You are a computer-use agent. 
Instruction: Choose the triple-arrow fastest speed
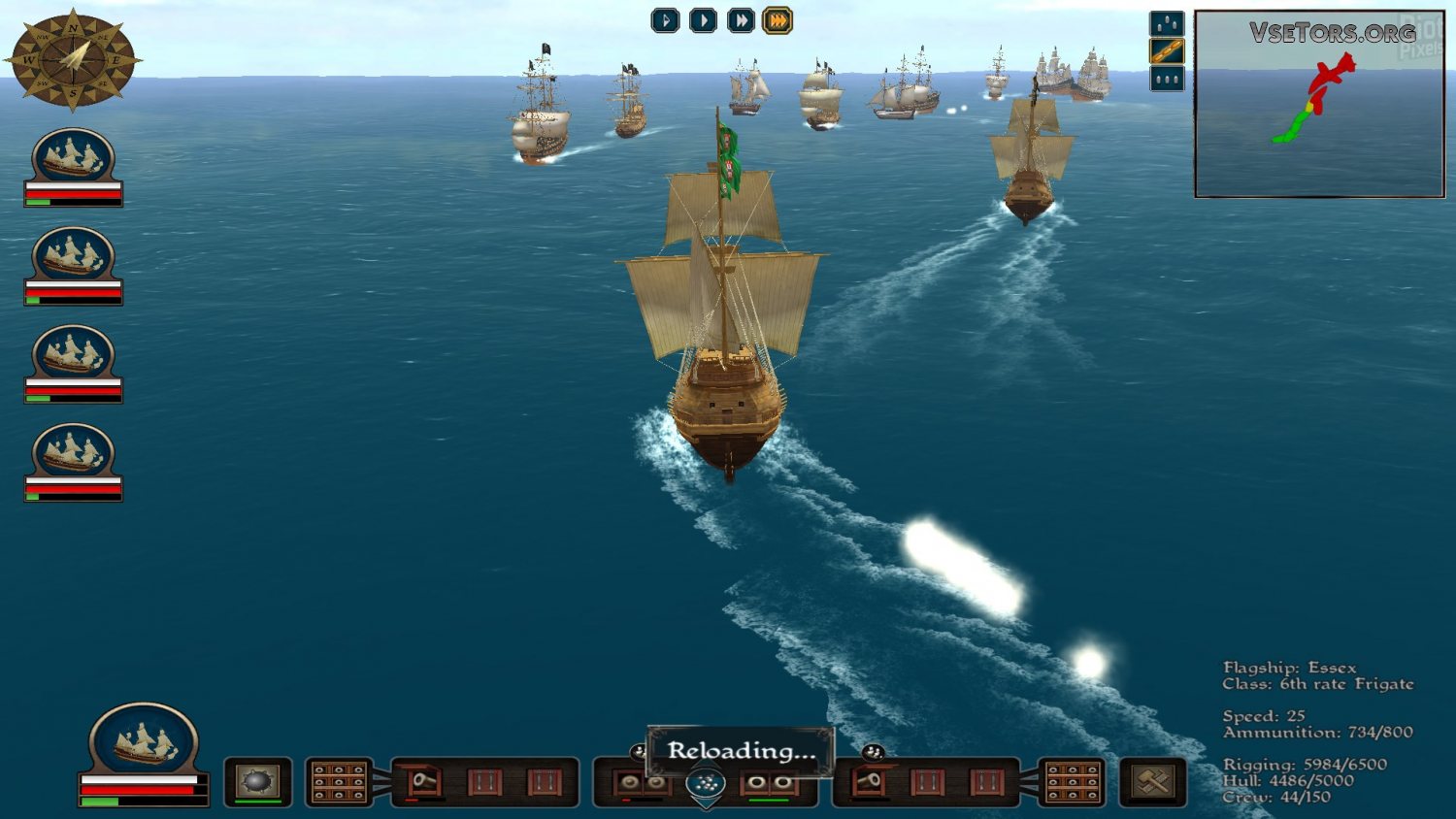[x=778, y=20]
